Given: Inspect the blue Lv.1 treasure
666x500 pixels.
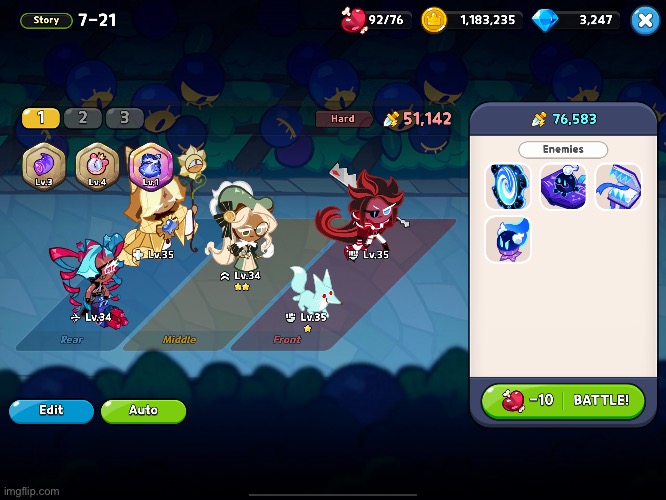Looking at the screenshot, I should (x=150, y=165).
